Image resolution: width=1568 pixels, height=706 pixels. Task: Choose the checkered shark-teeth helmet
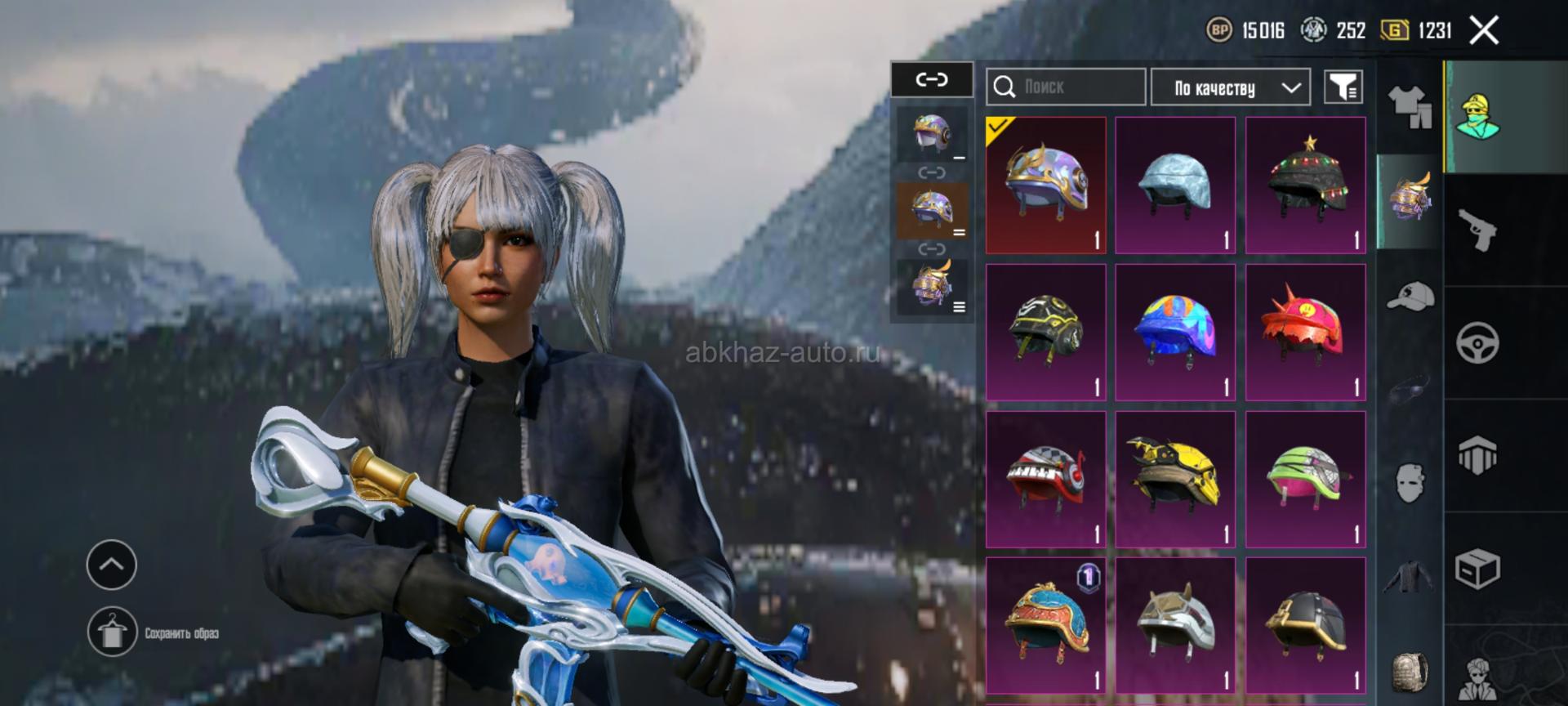pyautogui.click(x=1045, y=479)
